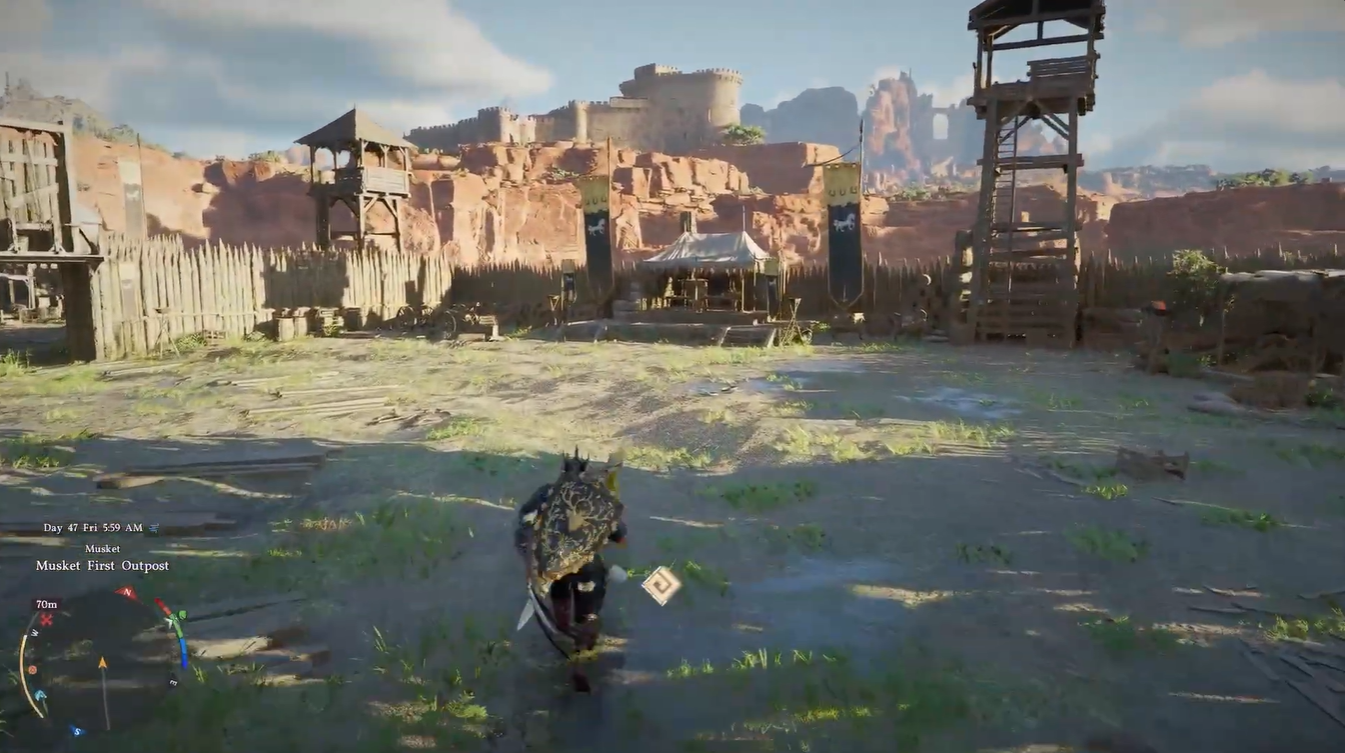Select the orange objective arrow inside the compass
Image resolution: width=1345 pixels, height=753 pixels.
(x=103, y=661)
